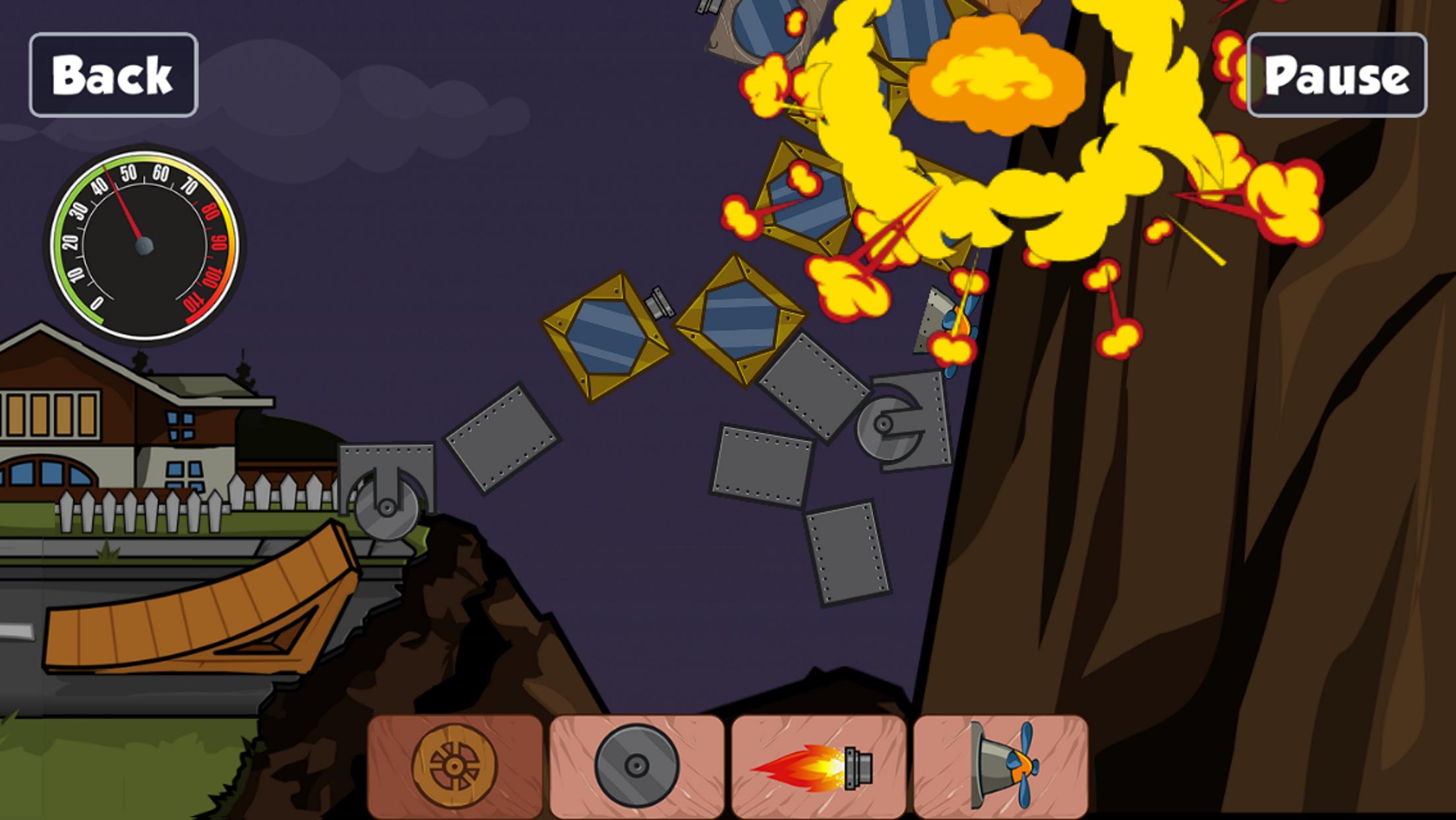The width and height of the screenshot is (1456, 820).
Task: Click the Back navigation label
Action: coord(114,76)
